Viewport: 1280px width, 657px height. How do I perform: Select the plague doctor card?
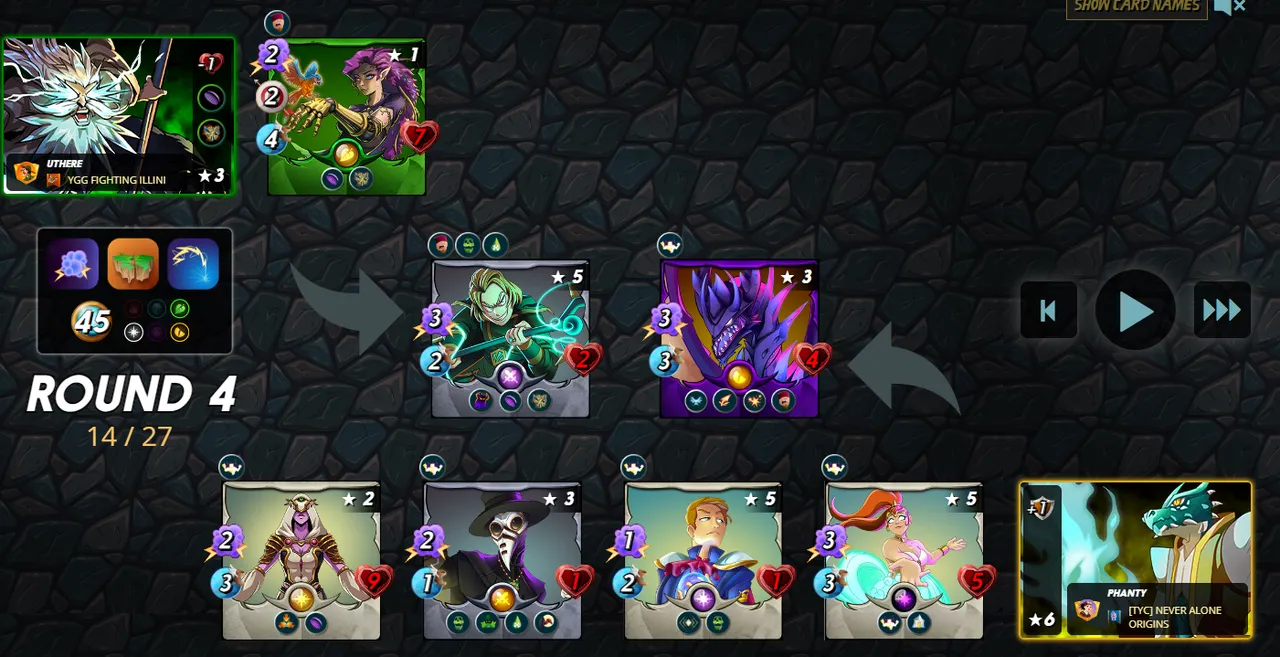(x=502, y=560)
